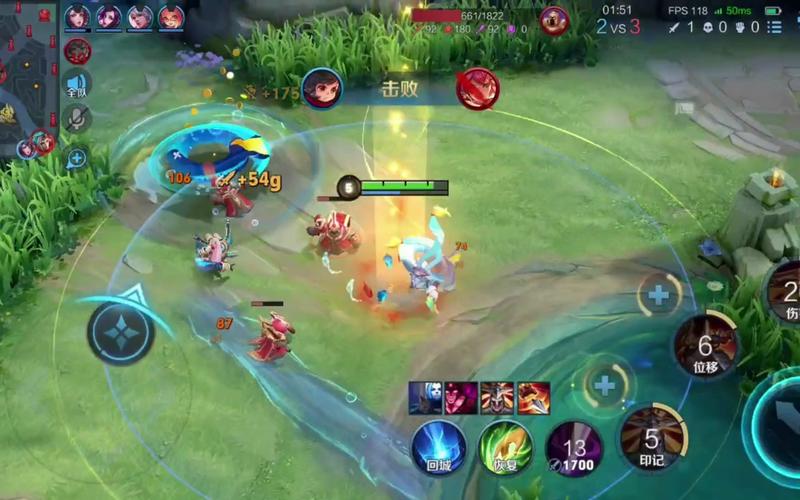The image size is (800, 500).
Task: Select the blue masked face icon above 回城
Action: point(424,397)
